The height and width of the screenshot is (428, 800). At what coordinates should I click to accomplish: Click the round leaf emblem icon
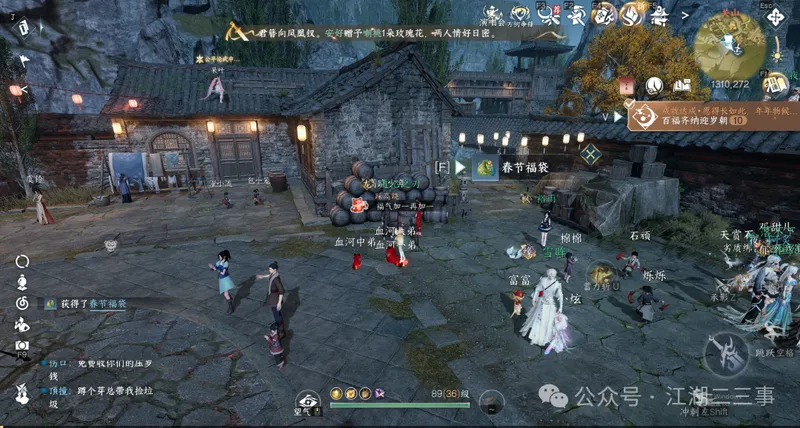pyautogui.click(x=654, y=86)
